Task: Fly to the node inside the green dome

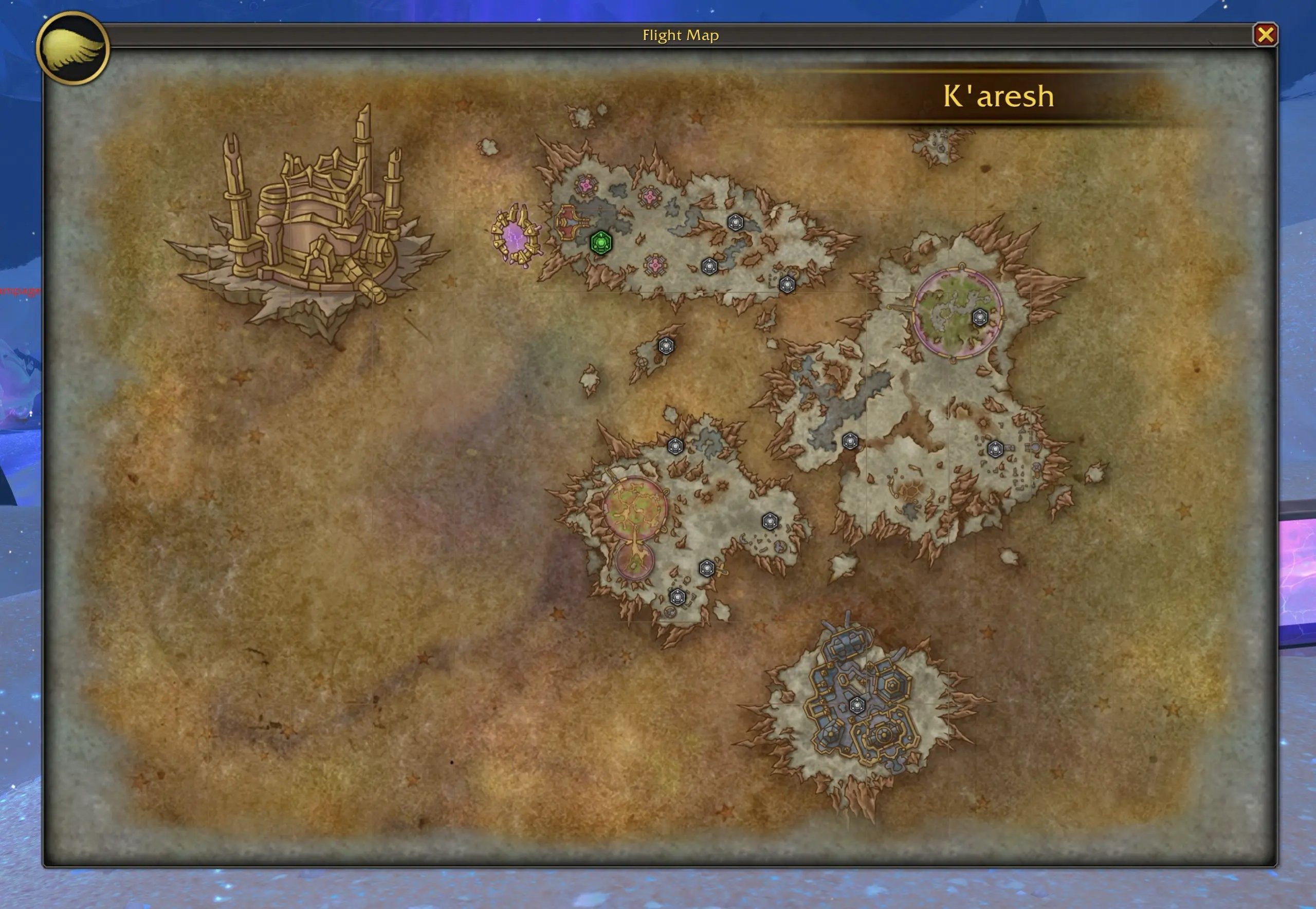Action: click(x=979, y=317)
